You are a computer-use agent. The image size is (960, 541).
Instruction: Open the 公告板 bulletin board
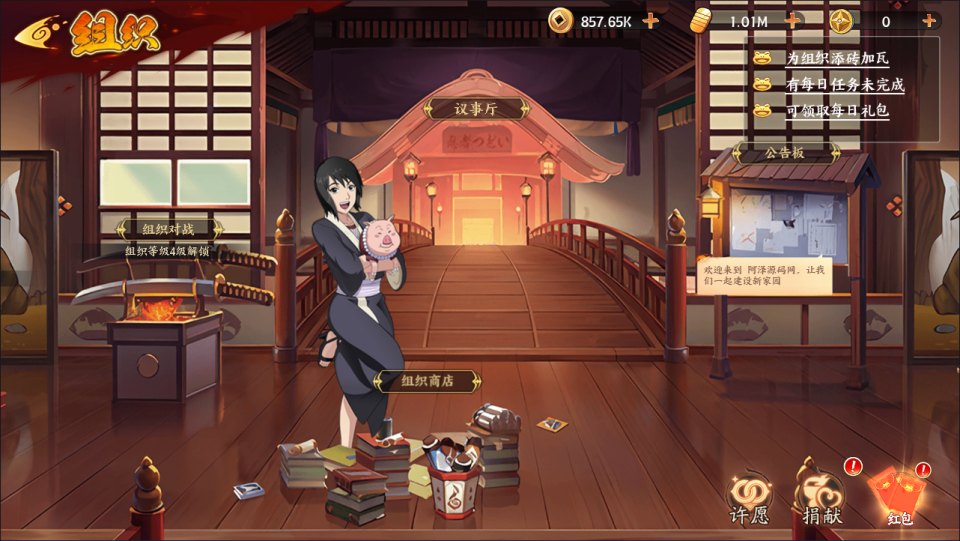coord(785,153)
